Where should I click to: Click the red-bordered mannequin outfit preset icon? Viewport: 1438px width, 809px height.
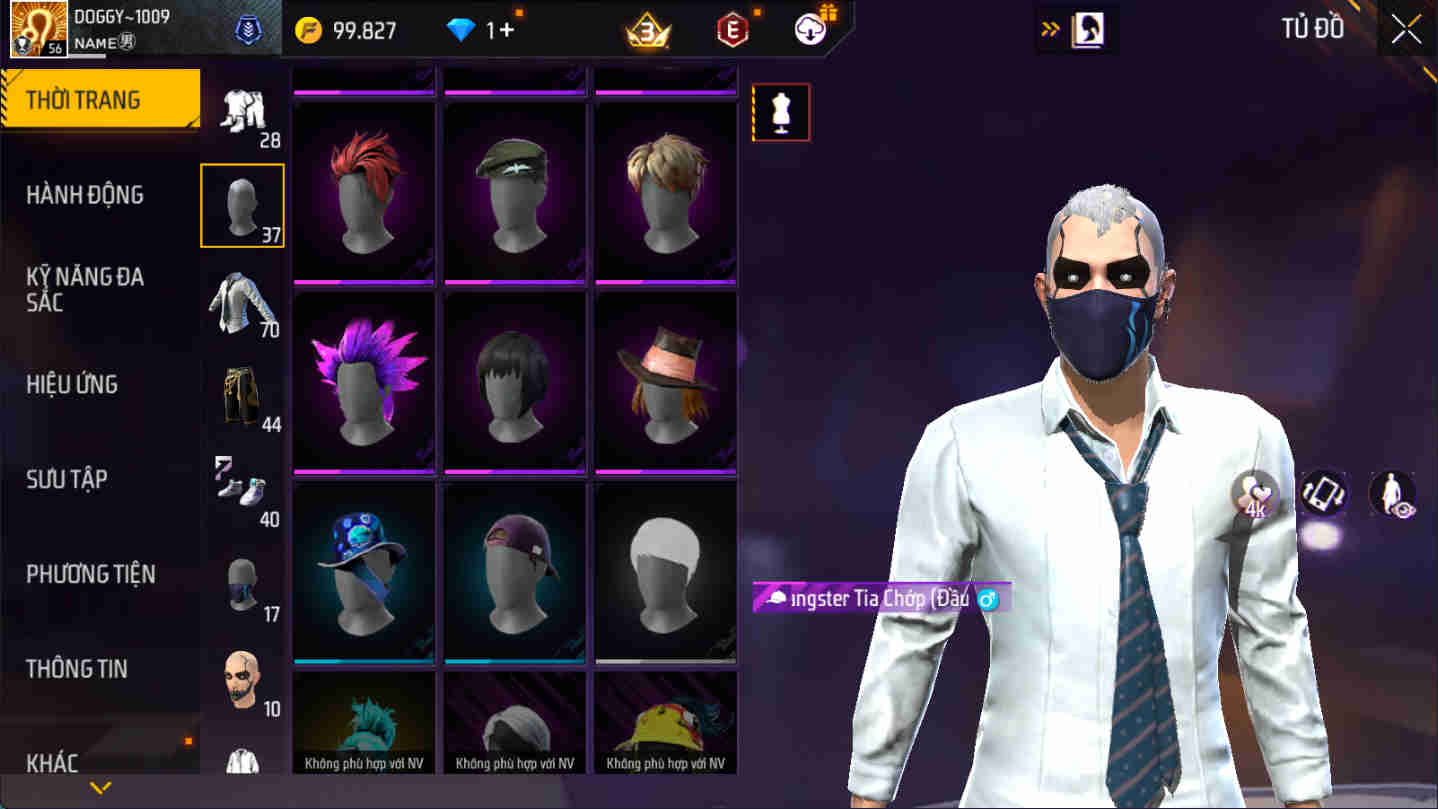click(x=781, y=112)
